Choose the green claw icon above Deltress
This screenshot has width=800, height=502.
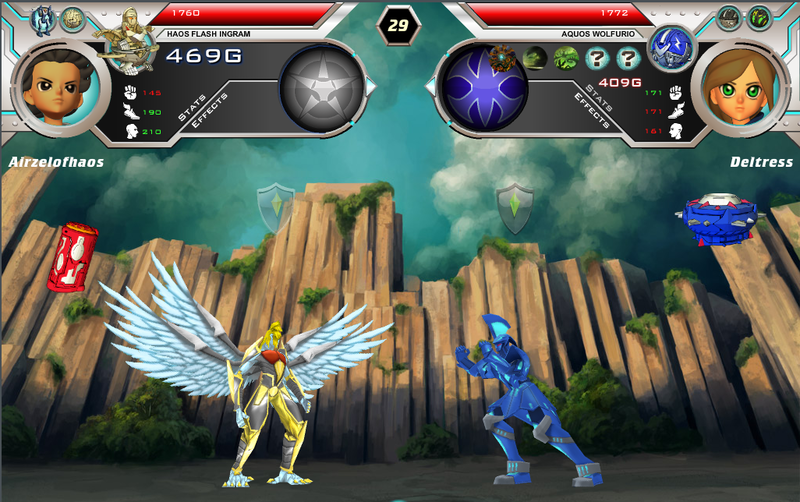click(759, 18)
